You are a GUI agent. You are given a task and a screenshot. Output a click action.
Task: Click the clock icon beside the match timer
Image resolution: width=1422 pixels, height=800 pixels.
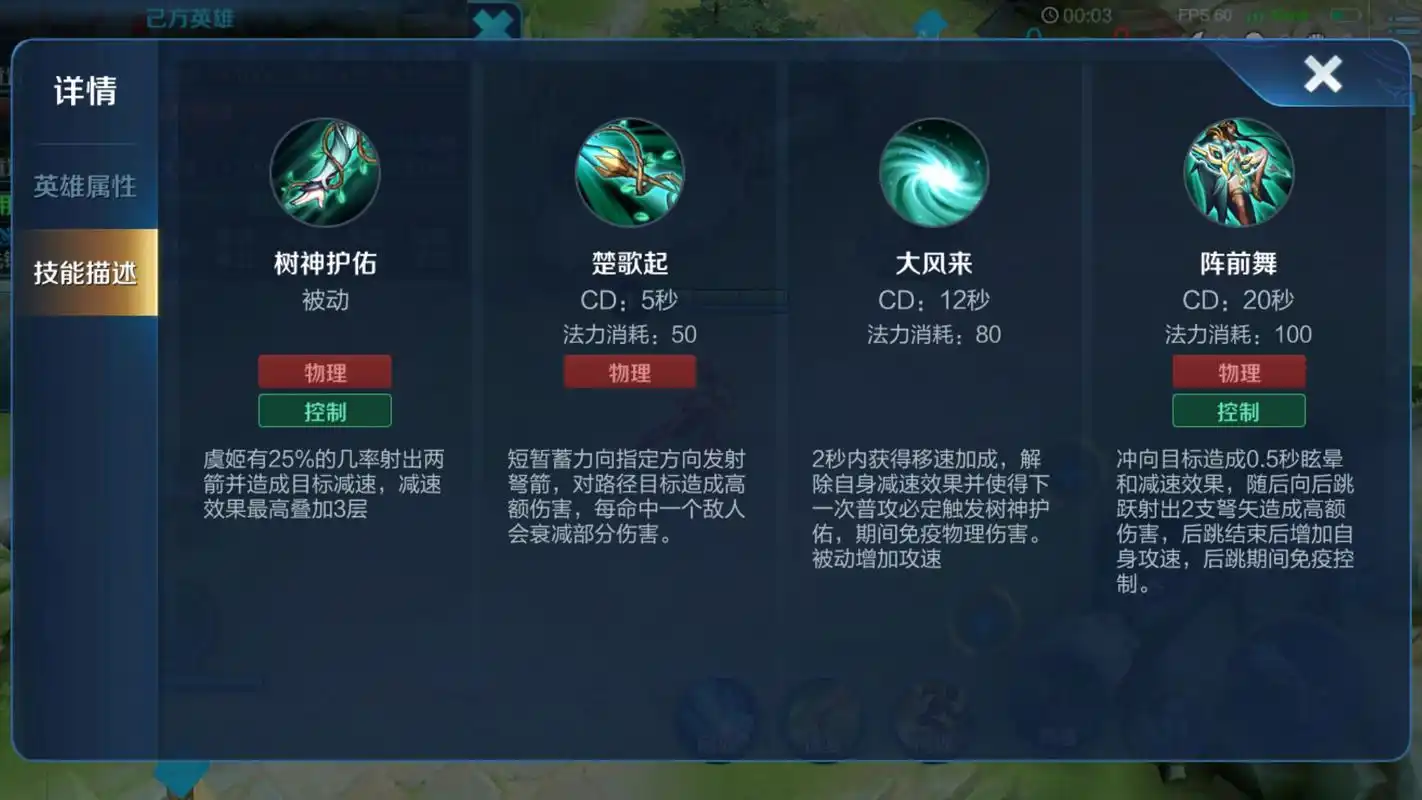coord(1050,15)
